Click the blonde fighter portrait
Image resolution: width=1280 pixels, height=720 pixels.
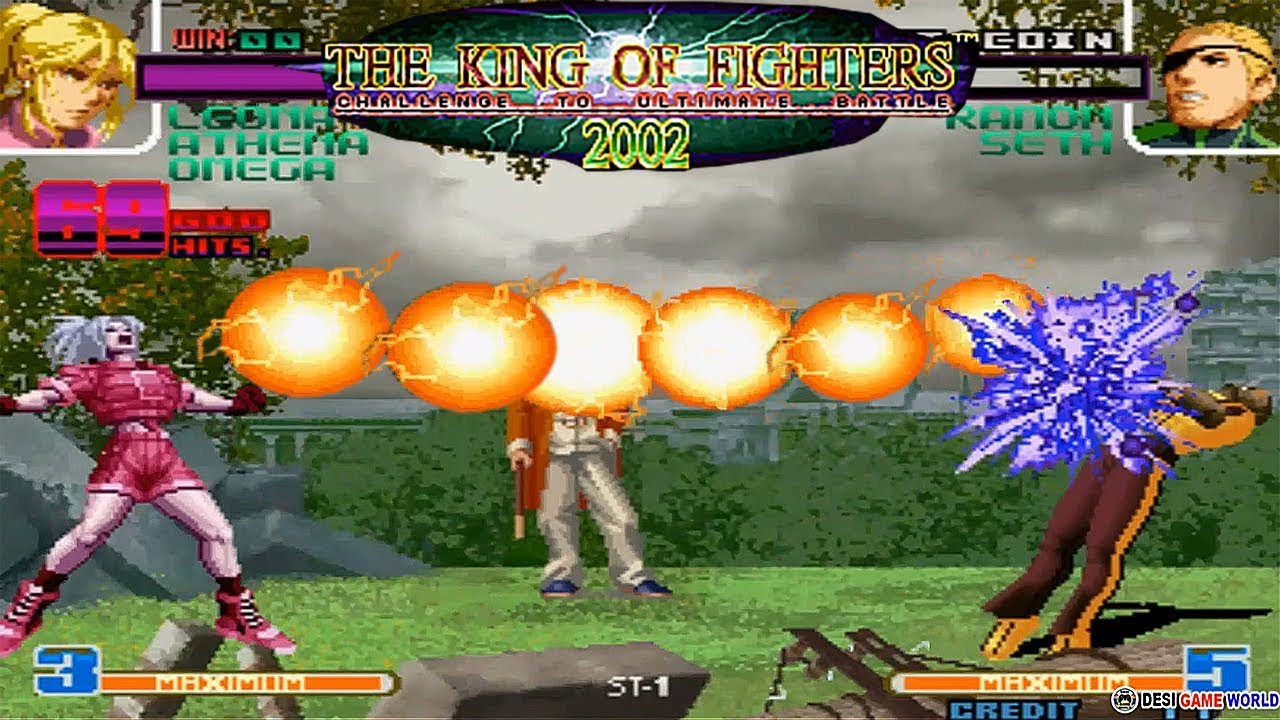(x=70, y=72)
